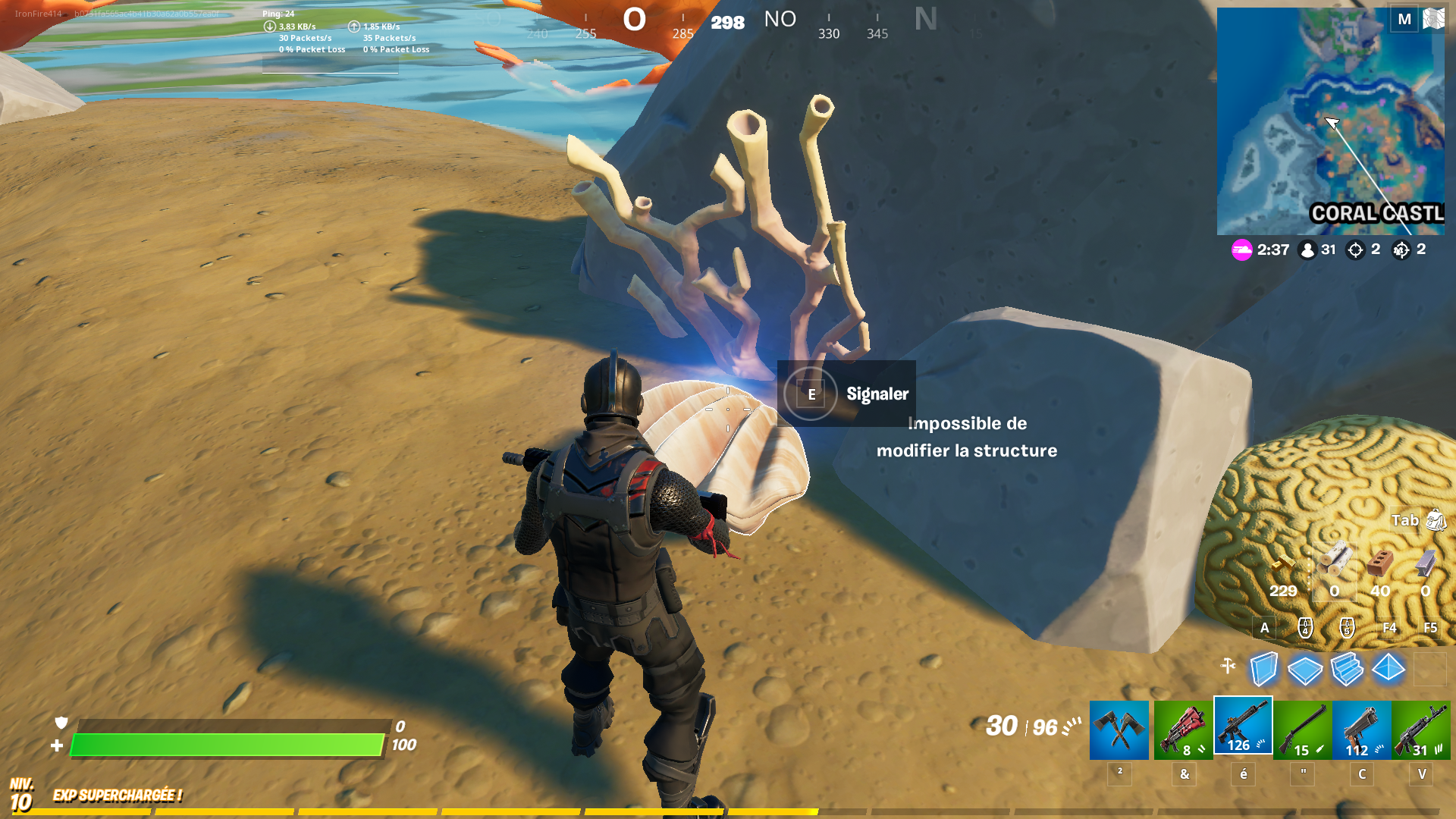Select the floor building piece
Viewport: 1456px width, 819px height.
click(1304, 669)
